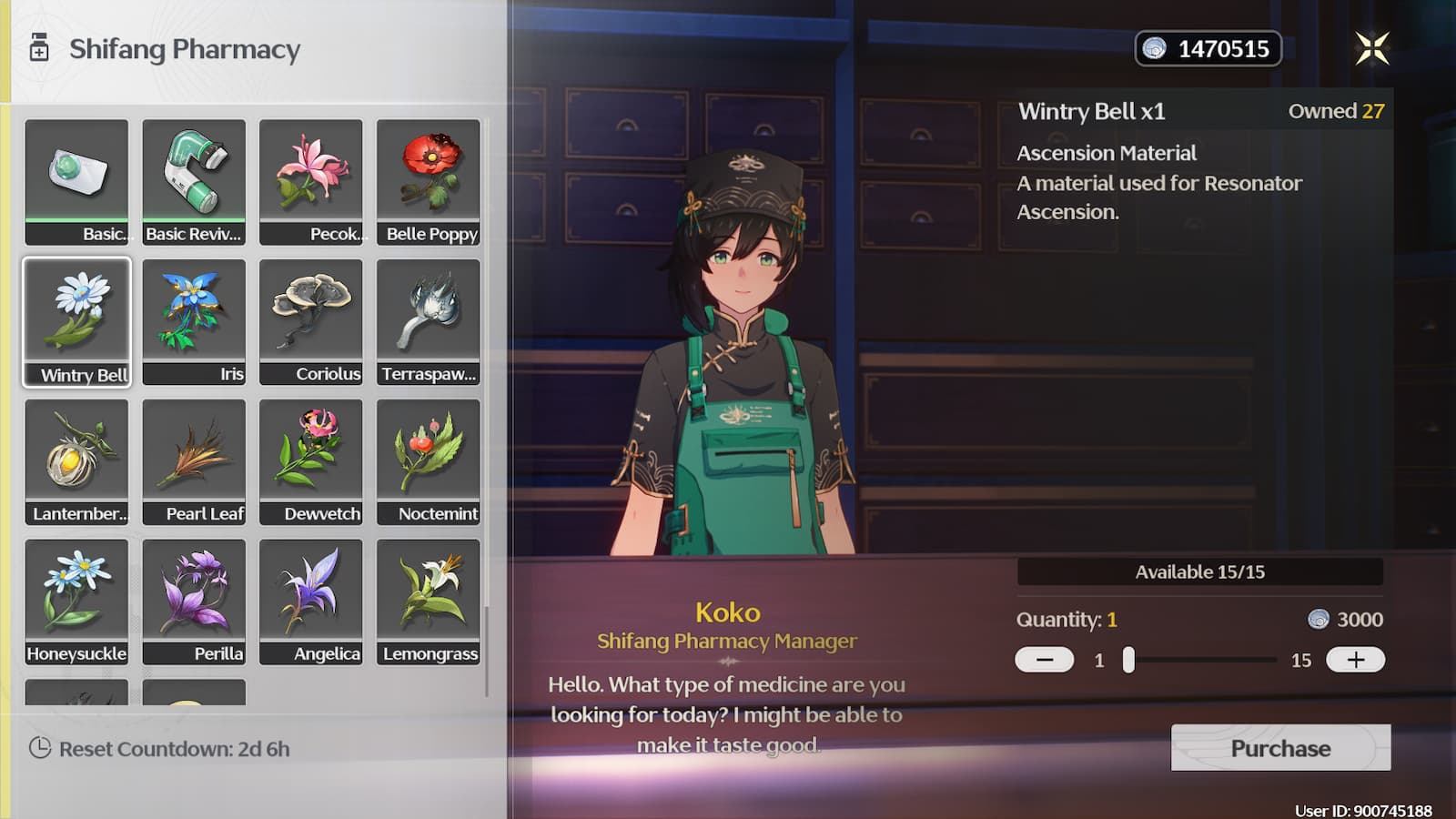Select the Belle Poppy item
This screenshot has width=1456, height=819.
(x=429, y=182)
